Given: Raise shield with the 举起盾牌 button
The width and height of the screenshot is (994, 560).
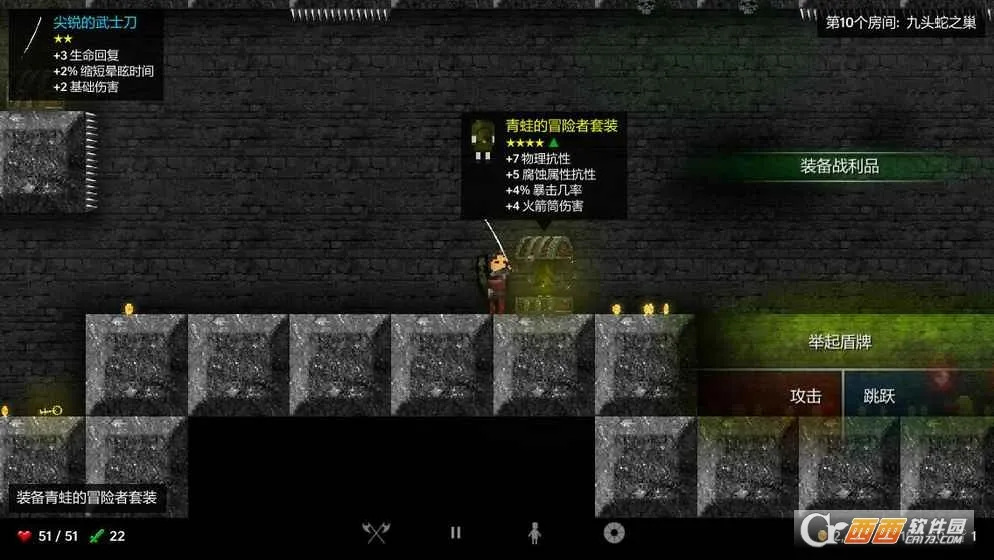Looking at the screenshot, I should (x=839, y=342).
